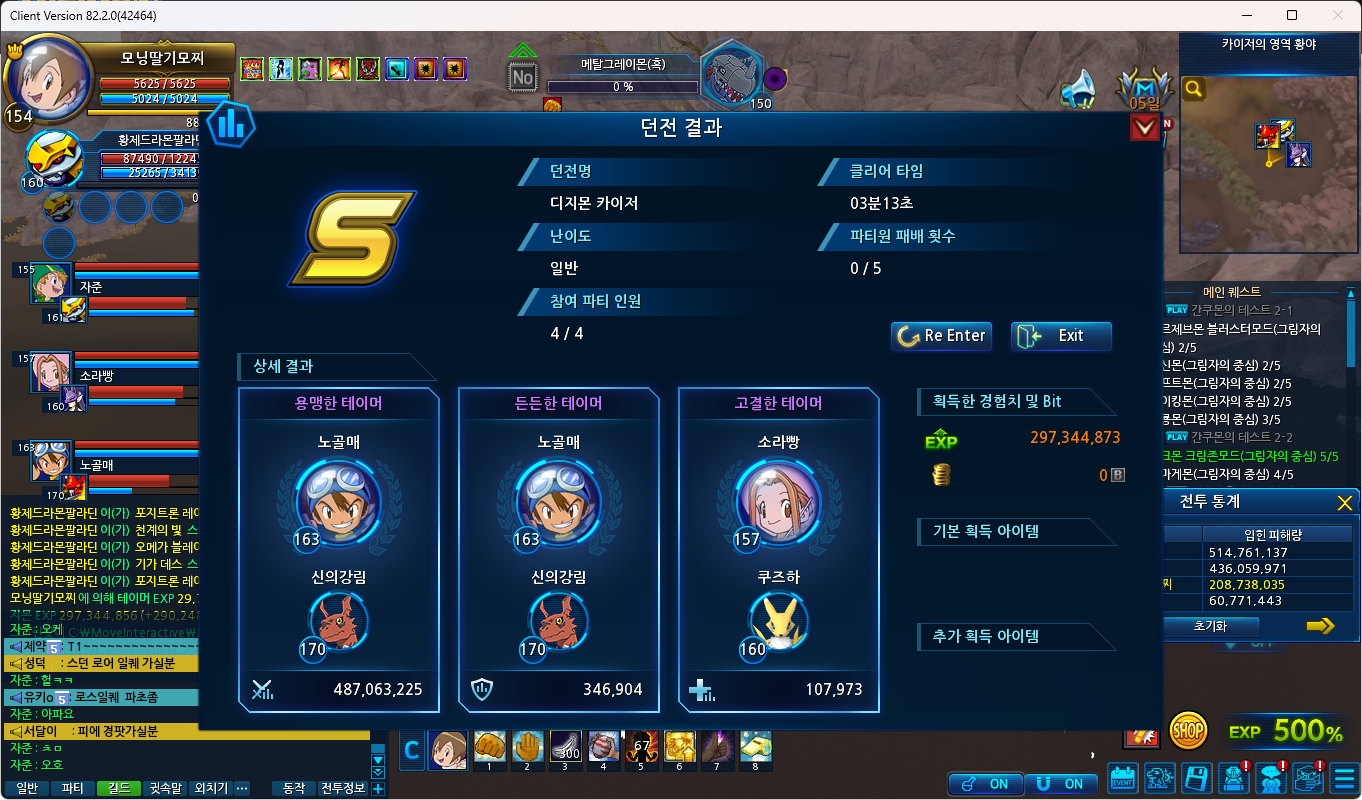Switch chat to the 파티 tab
1362x800 pixels.
tap(73, 788)
